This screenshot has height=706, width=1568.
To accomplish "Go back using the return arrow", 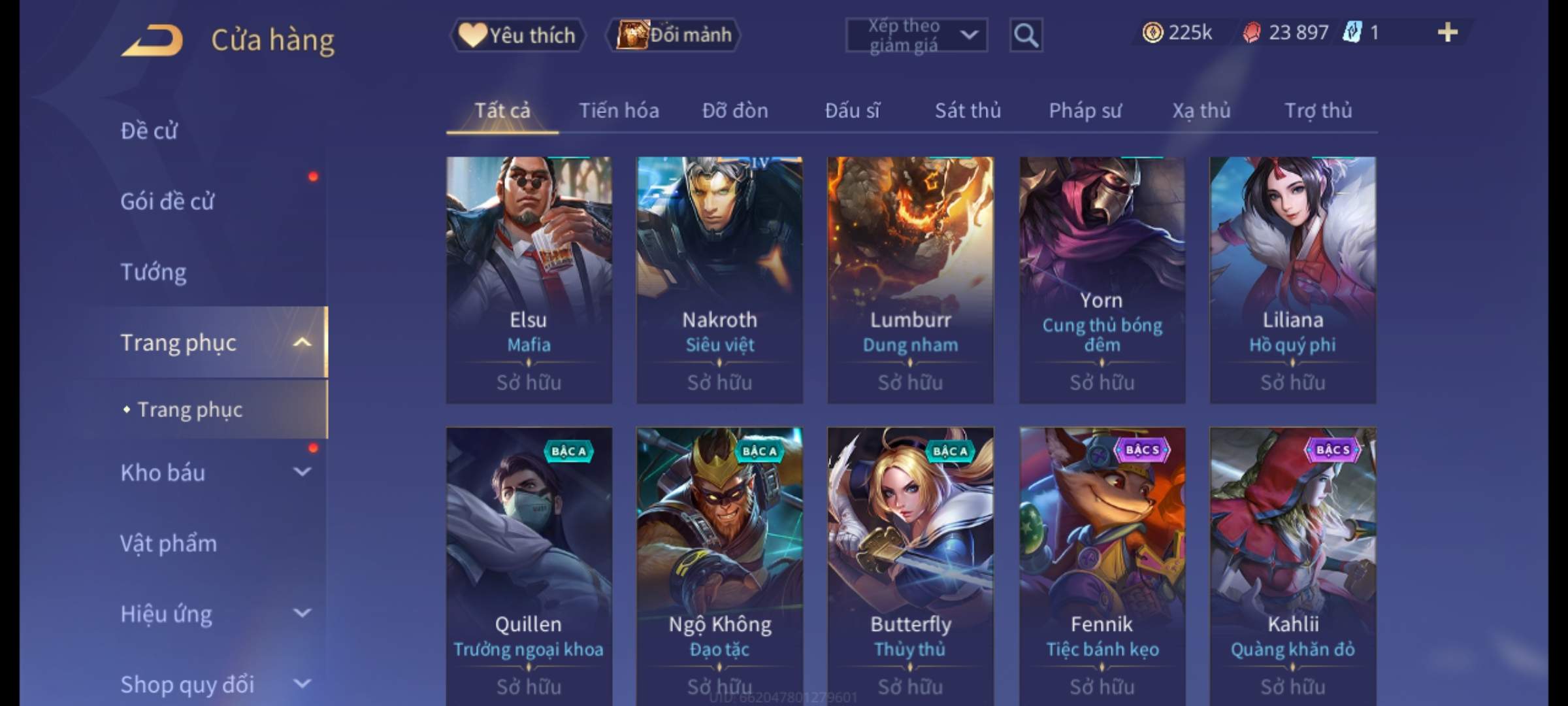I will pyautogui.click(x=152, y=41).
